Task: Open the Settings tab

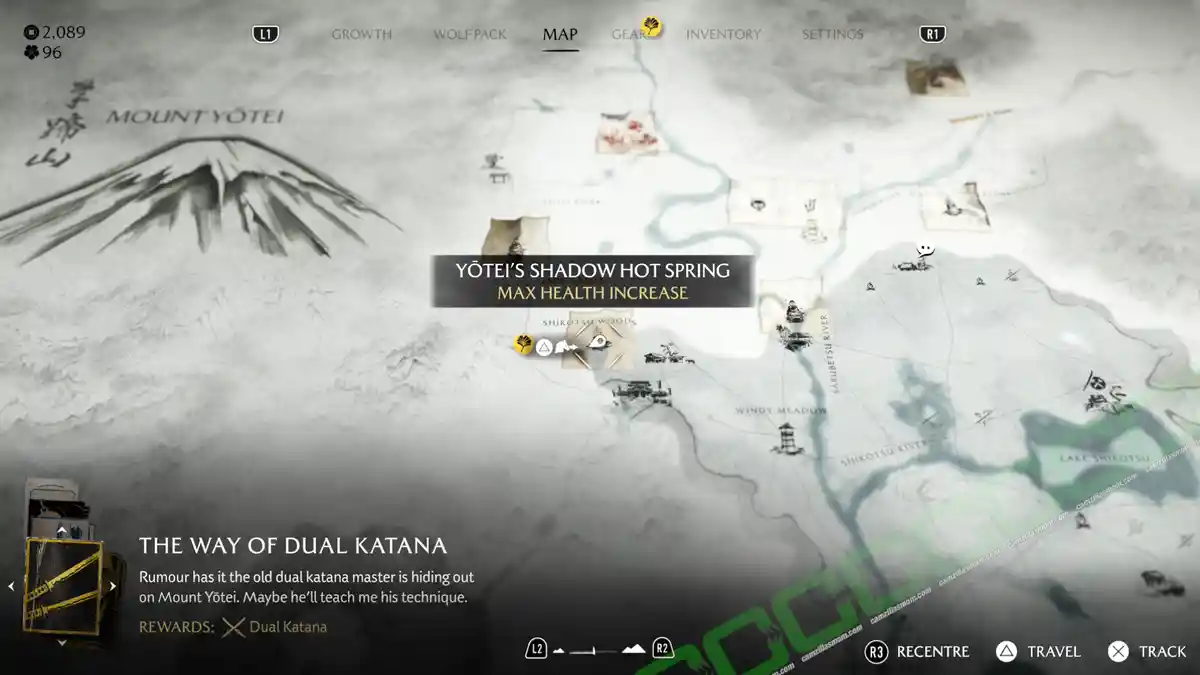Action: (832, 35)
